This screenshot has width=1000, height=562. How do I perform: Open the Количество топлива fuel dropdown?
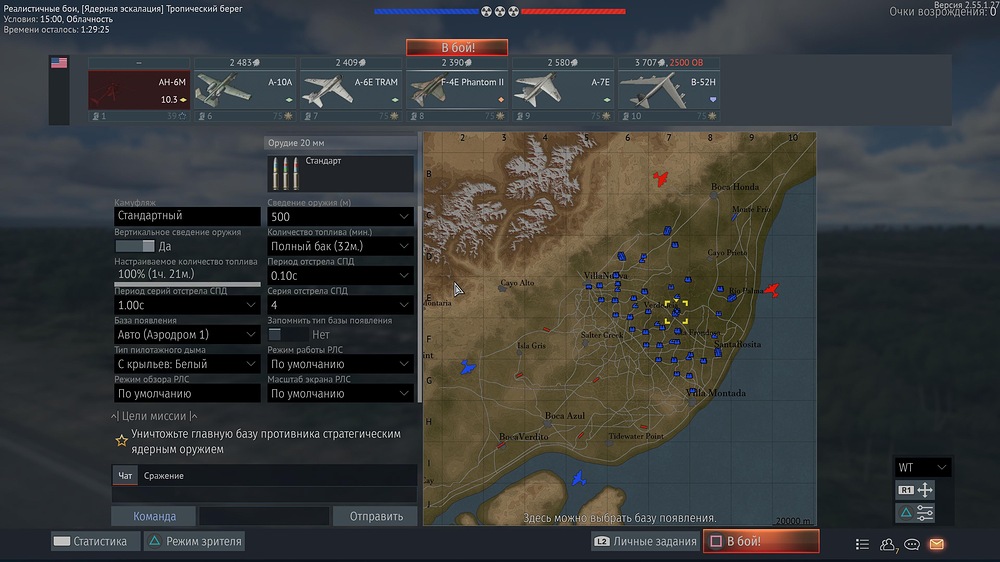(x=340, y=246)
